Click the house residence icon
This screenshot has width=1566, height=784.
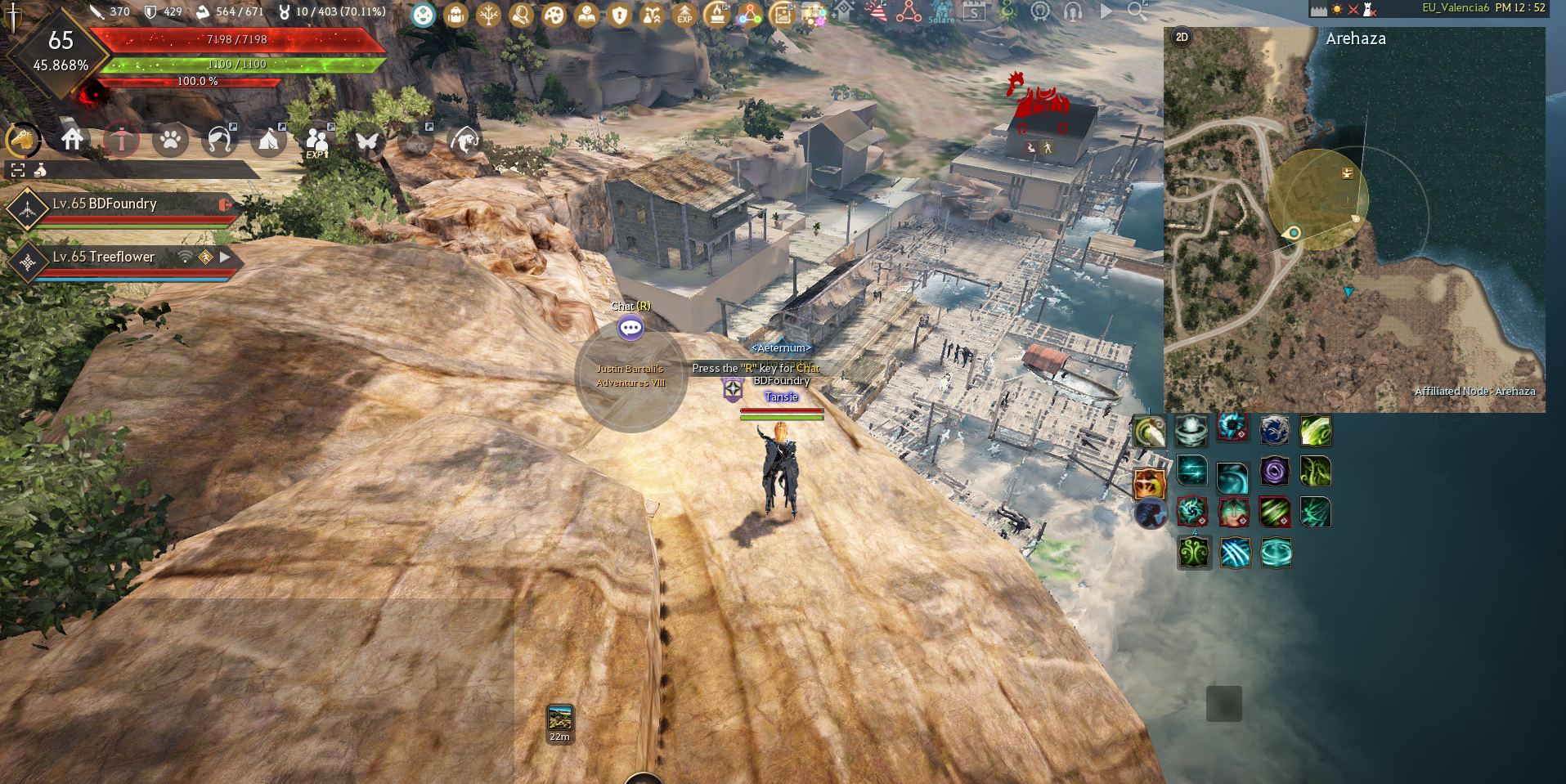click(x=72, y=140)
